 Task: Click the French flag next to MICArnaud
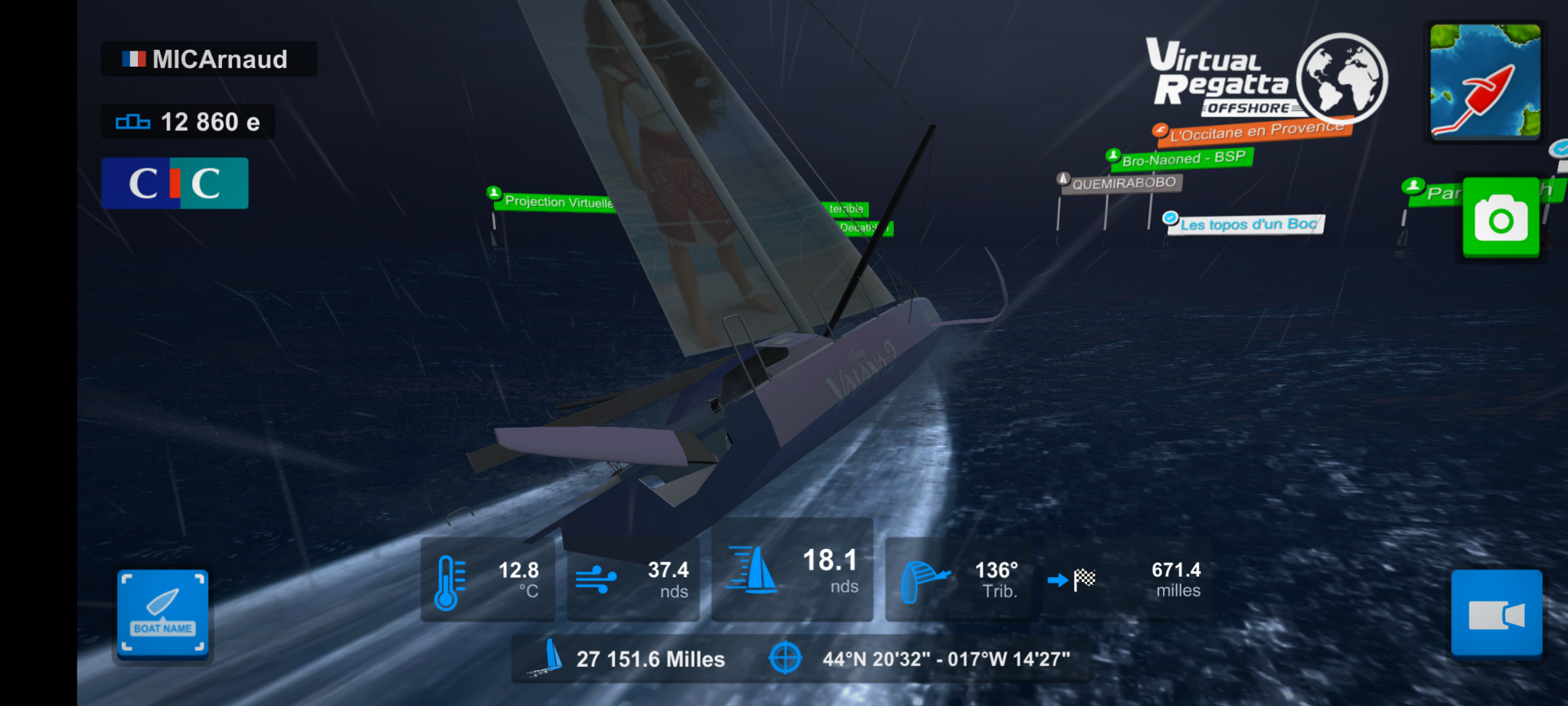(135, 59)
